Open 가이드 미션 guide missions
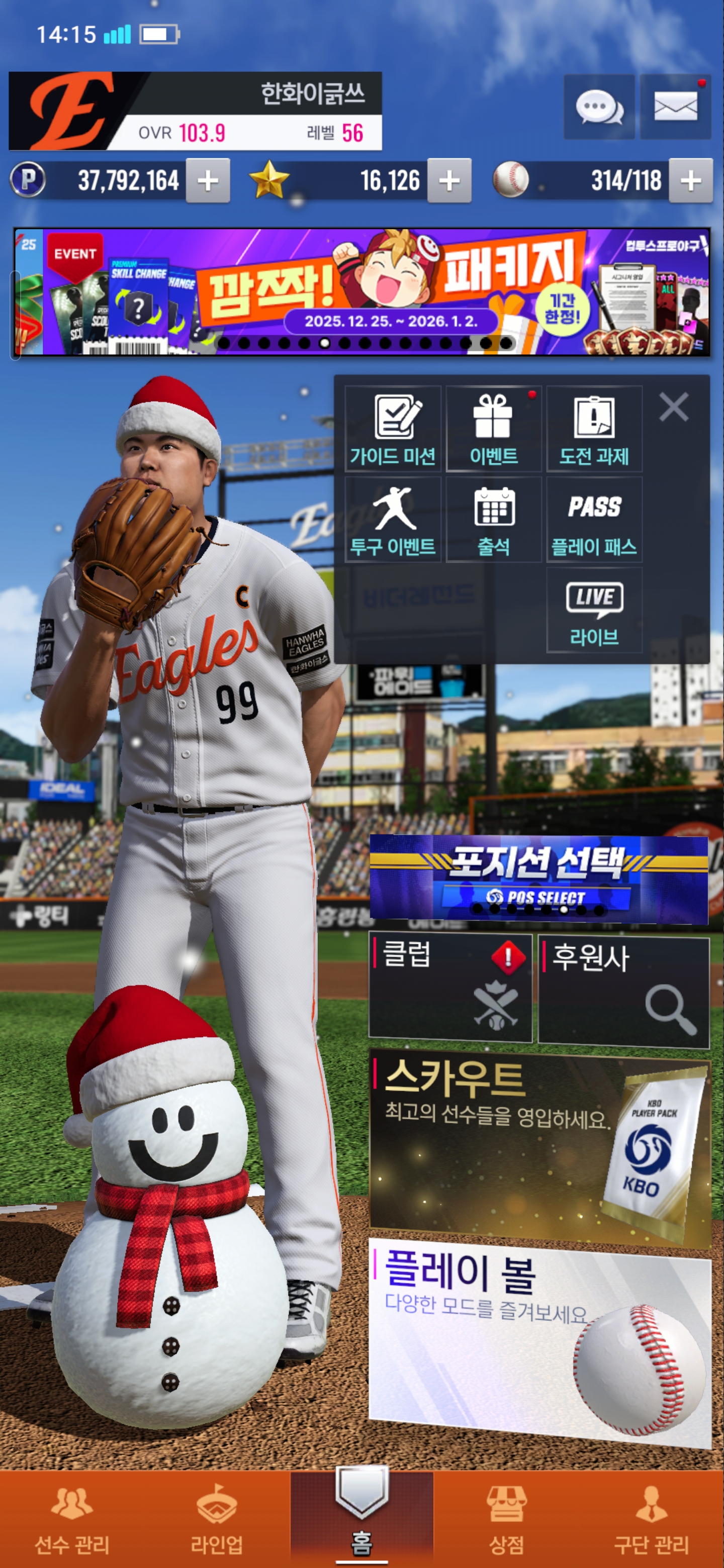 pos(393,429)
